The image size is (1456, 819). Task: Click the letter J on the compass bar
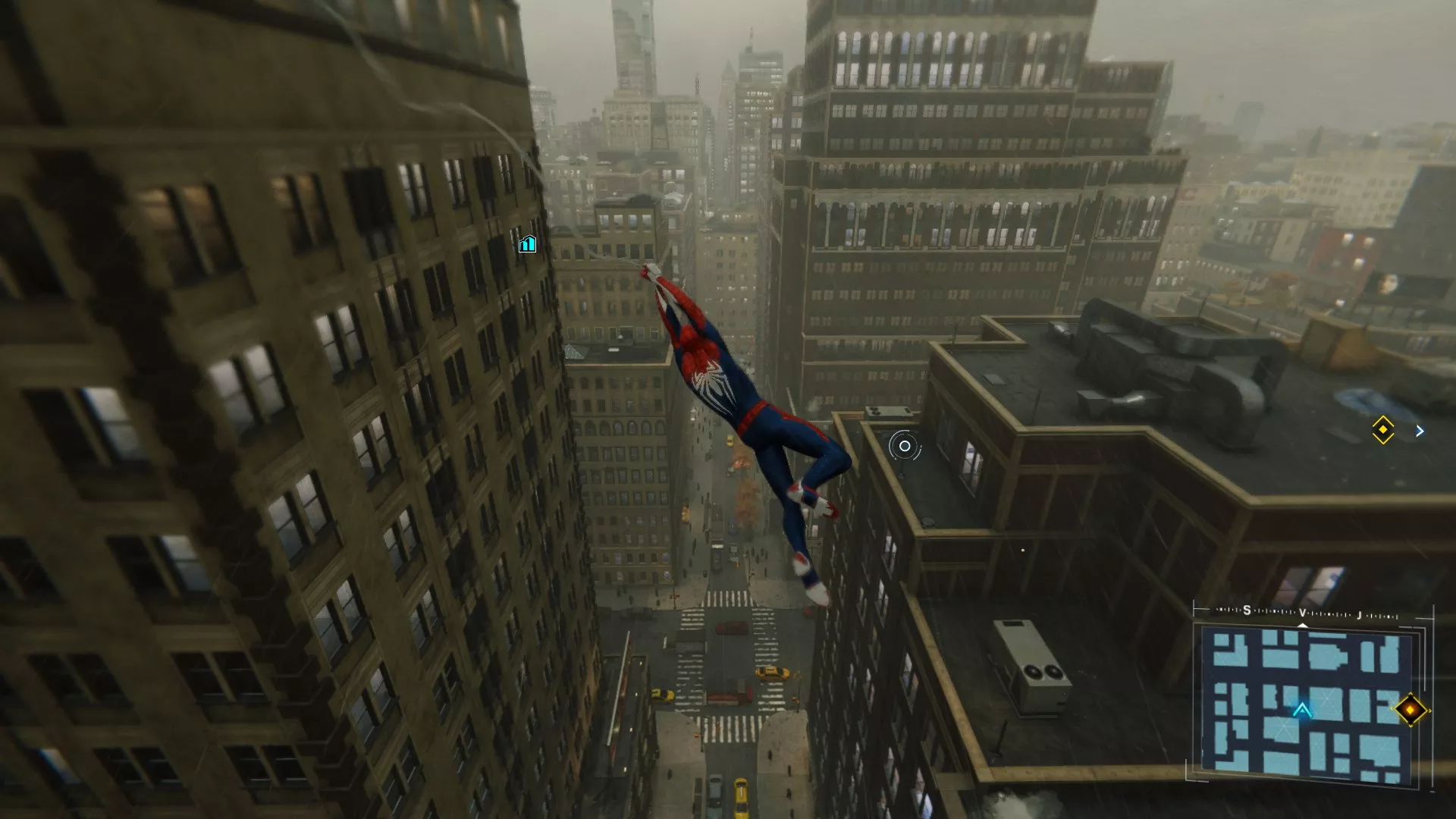coord(1359,614)
